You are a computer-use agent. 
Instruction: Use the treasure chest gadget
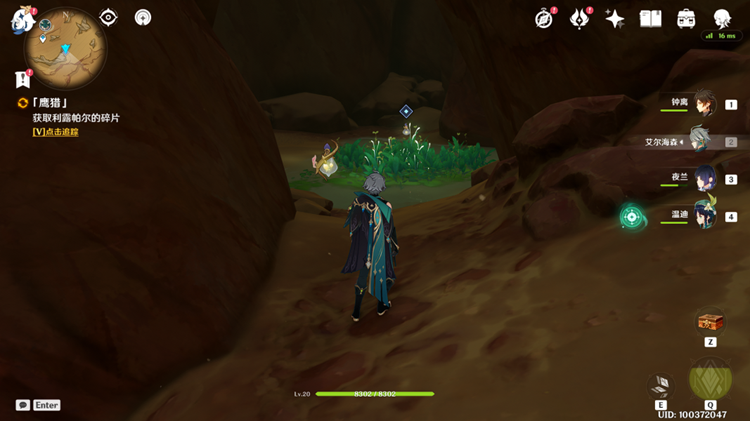[710, 322]
